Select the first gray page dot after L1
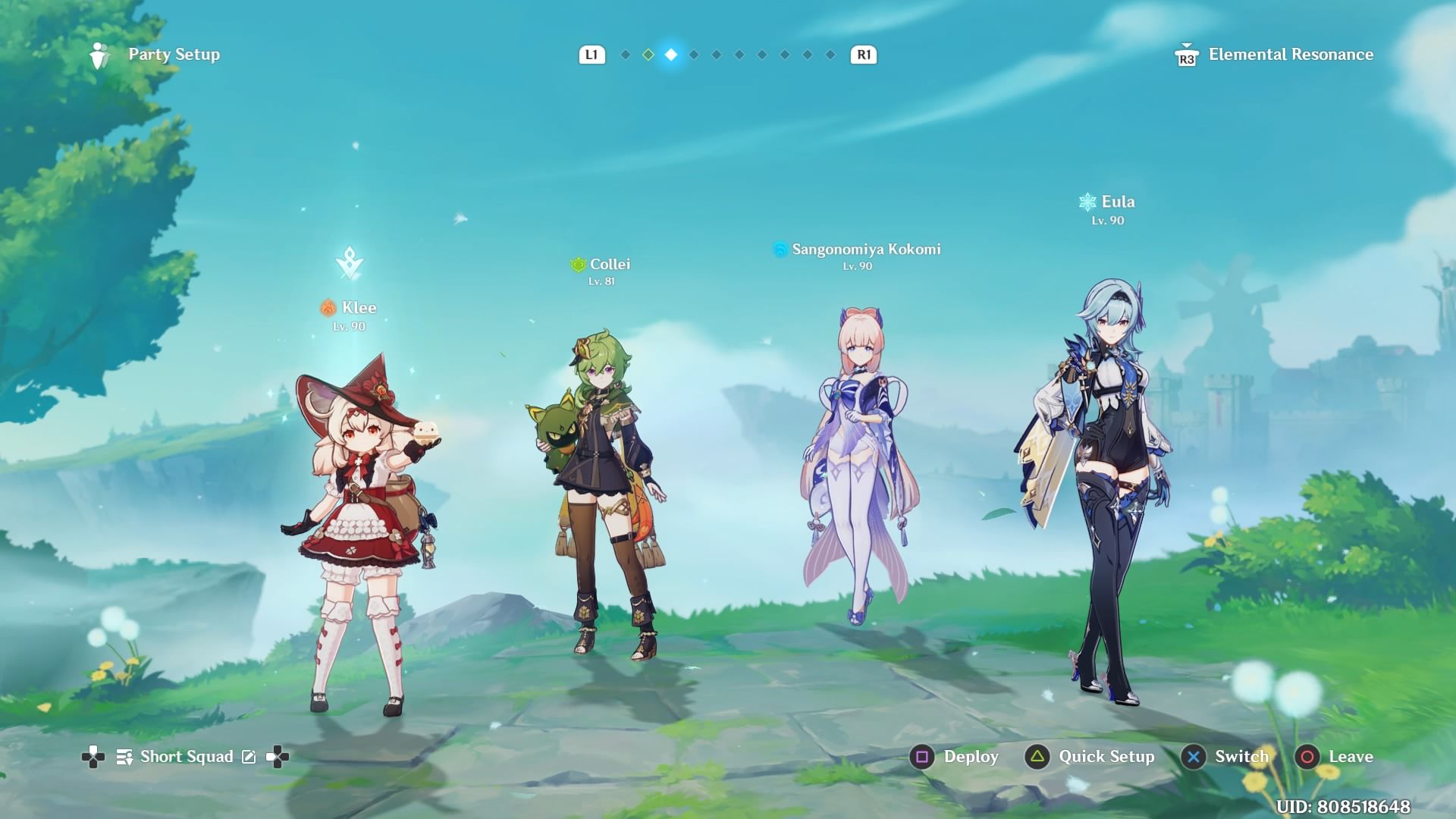This screenshot has width=1456, height=819. point(625,54)
